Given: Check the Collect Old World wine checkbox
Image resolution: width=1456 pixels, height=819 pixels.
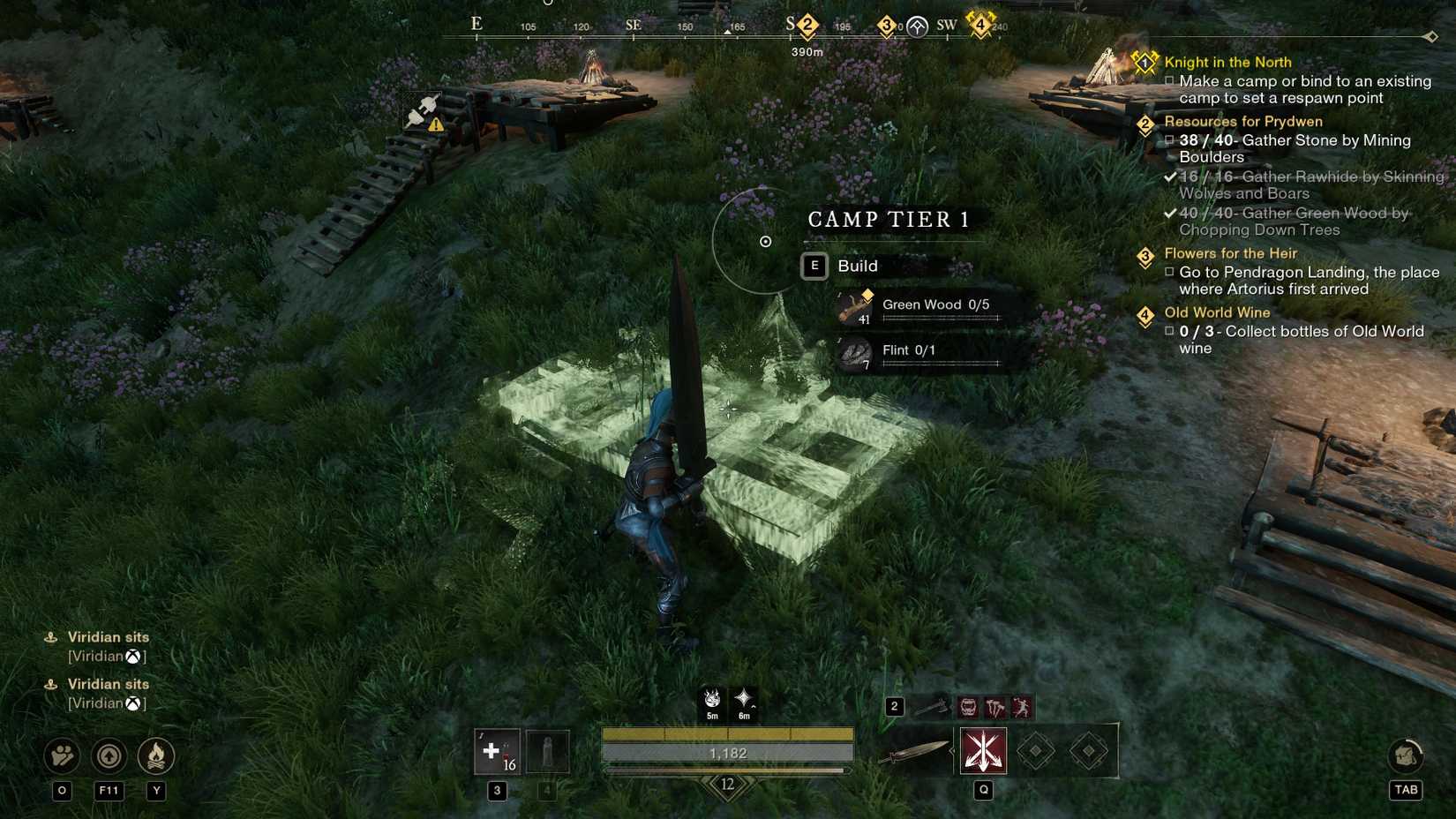Looking at the screenshot, I should [1170, 331].
